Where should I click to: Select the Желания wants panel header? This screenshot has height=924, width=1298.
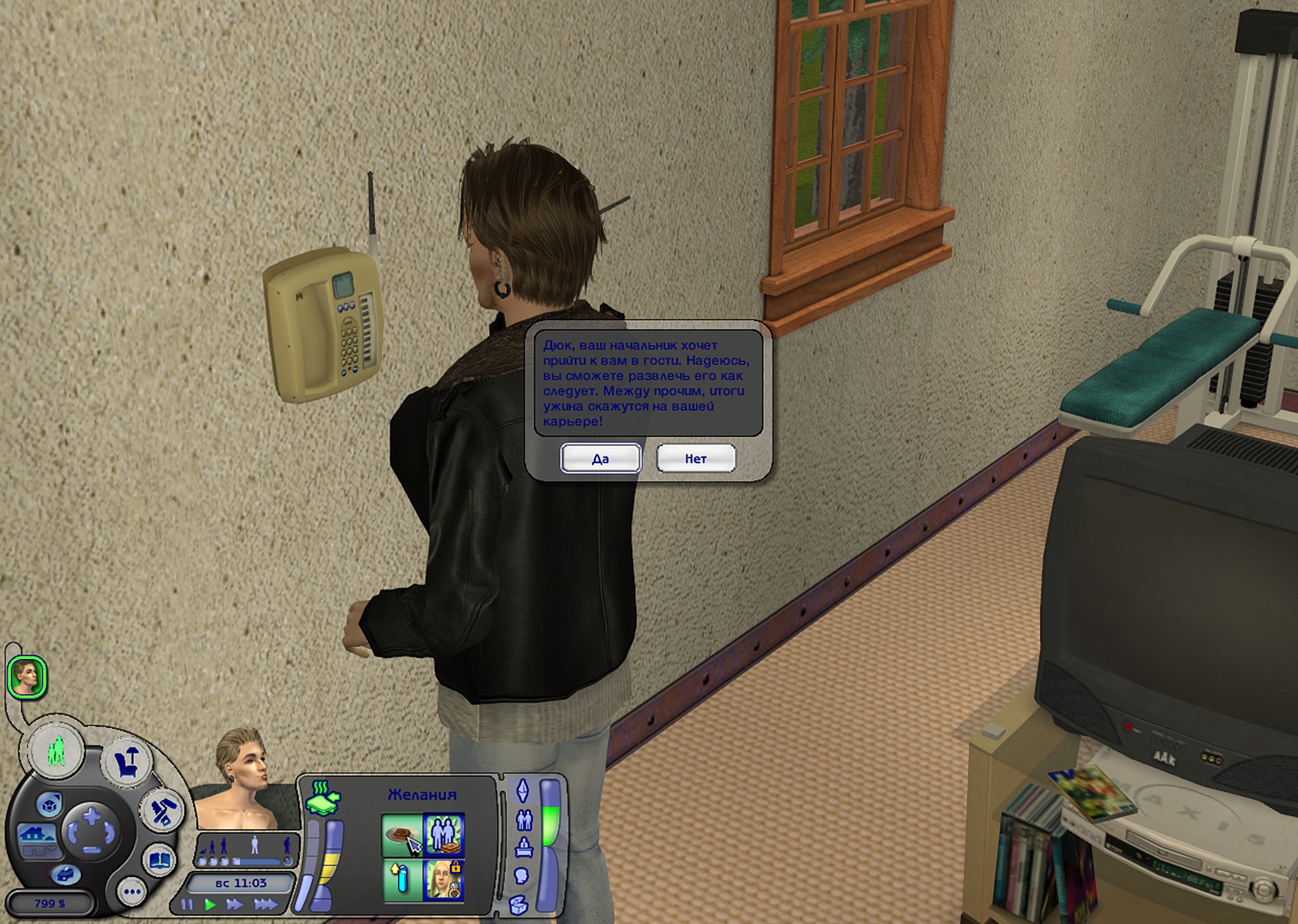coord(423,795)
